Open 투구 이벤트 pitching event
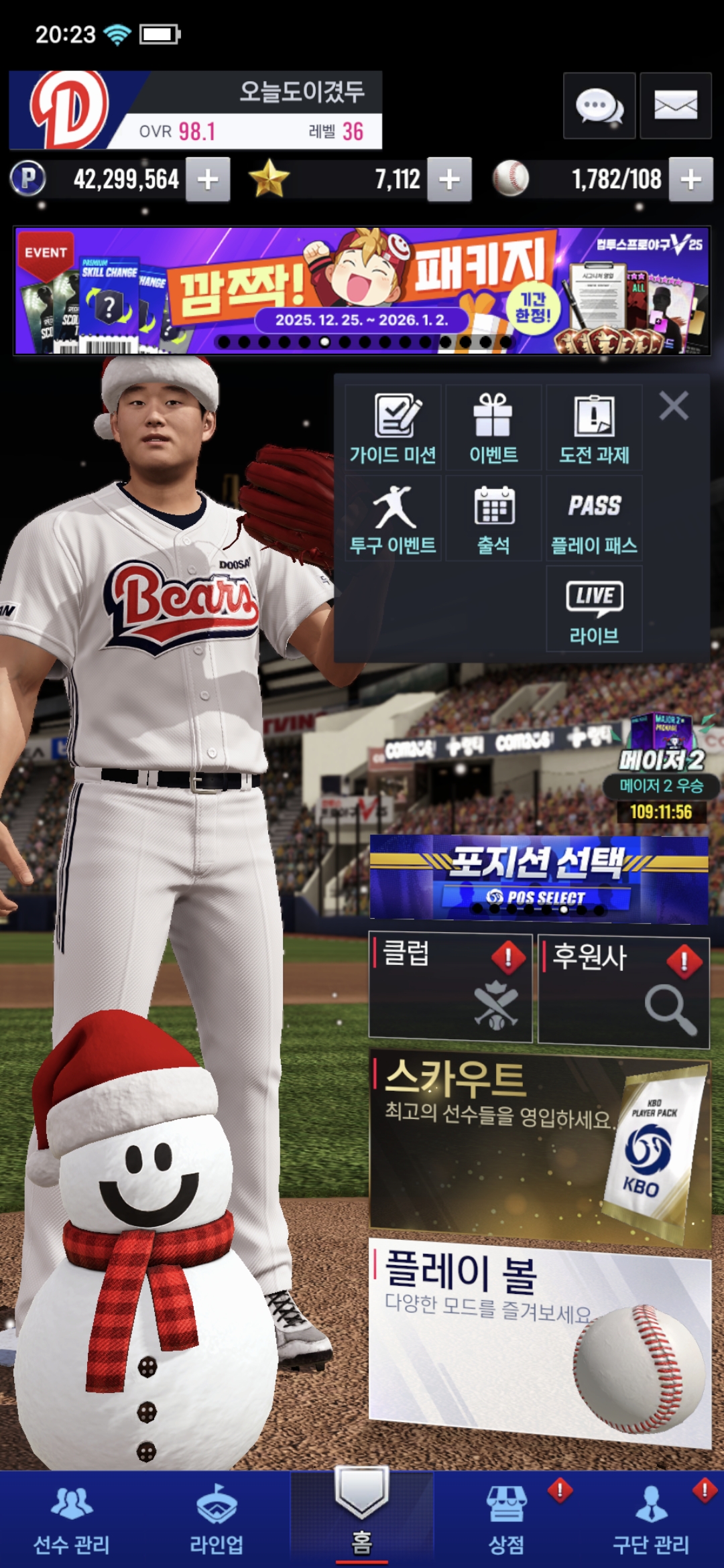 (x=394, y=518)
